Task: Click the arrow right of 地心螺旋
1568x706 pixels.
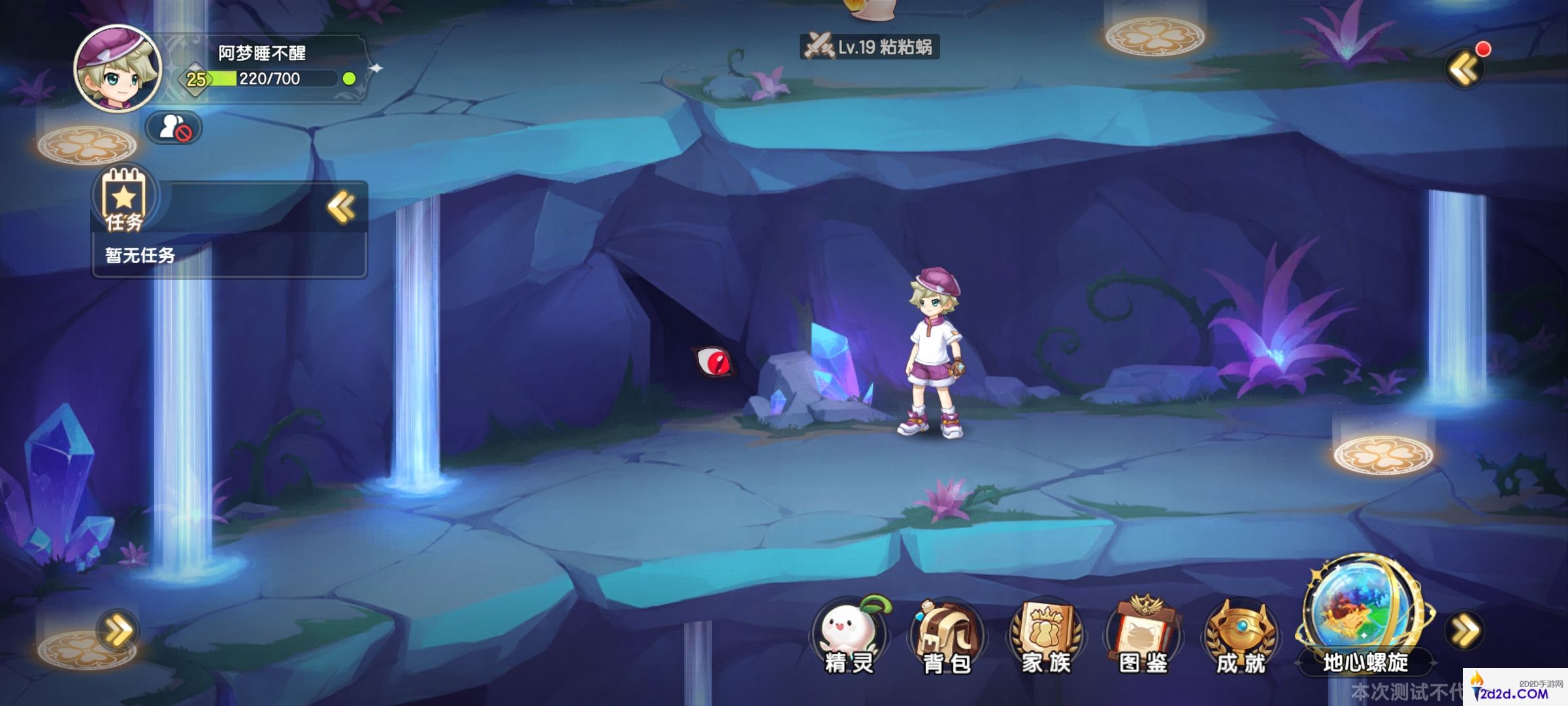Action: pos(1465,631)
